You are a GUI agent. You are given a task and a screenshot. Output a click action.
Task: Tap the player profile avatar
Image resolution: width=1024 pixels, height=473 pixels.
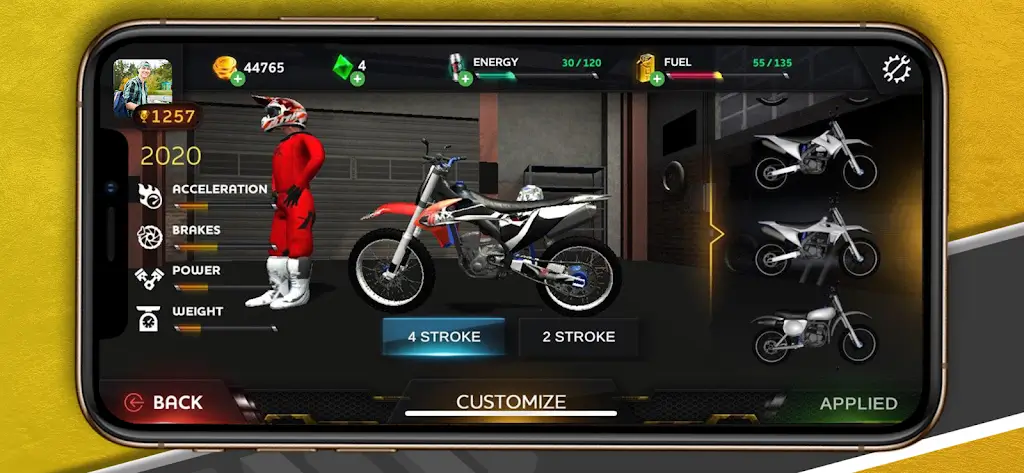pyautogui.click(x=142, y=85)
